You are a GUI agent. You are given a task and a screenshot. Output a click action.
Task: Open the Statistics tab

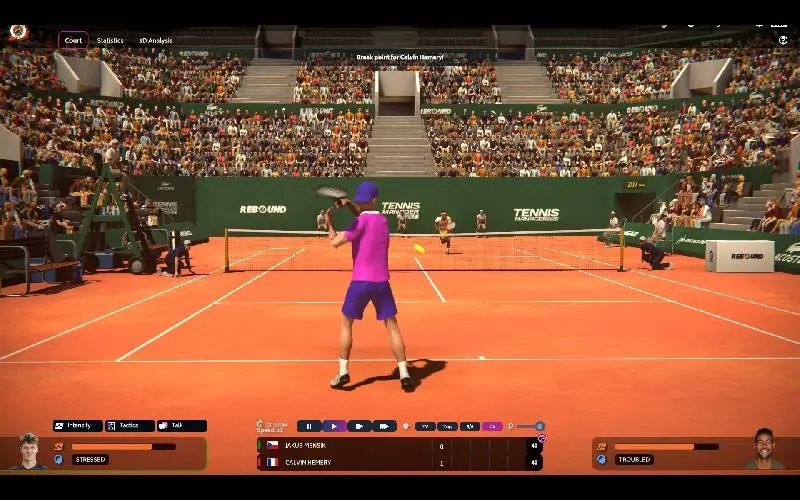point(110,40)
